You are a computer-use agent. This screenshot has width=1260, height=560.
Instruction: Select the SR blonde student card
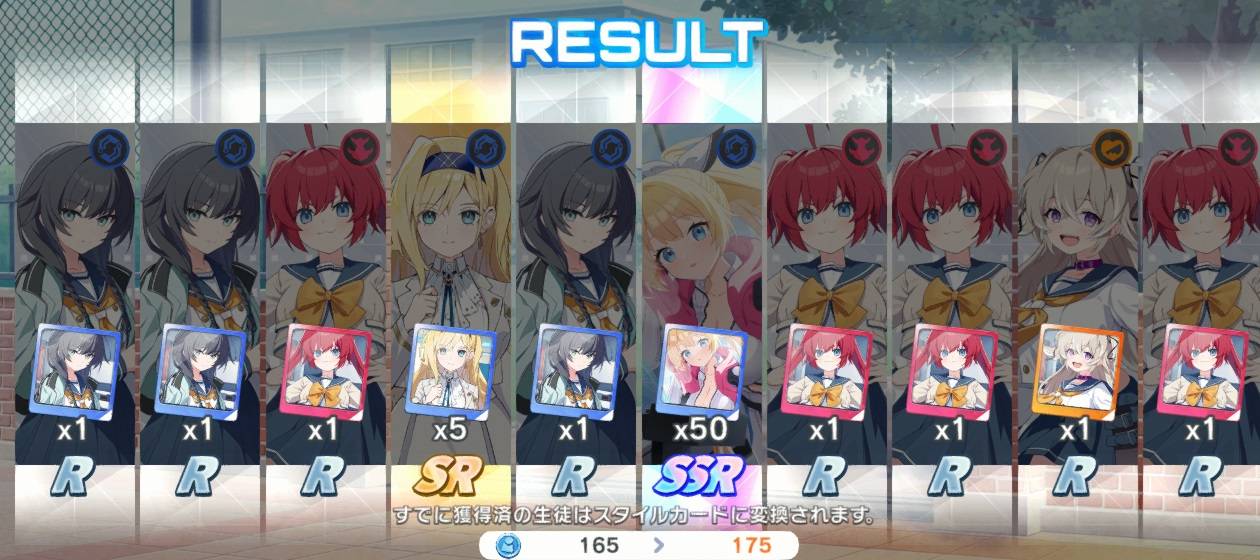click(450, 300)
